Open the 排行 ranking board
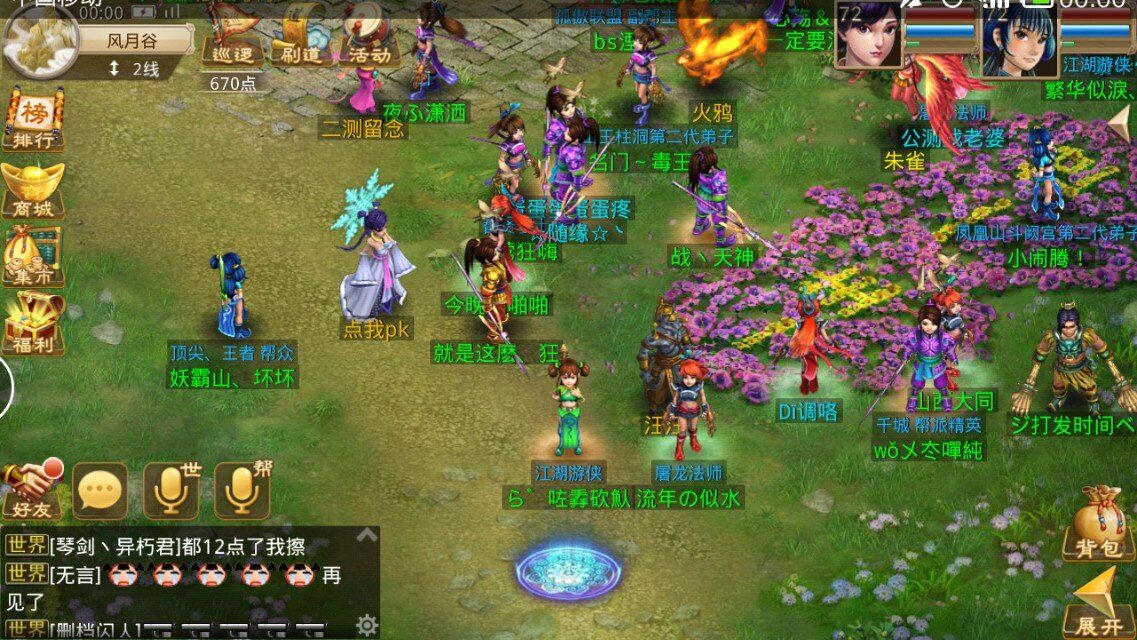This screenshot has width=1137, height=640. pos(33,120)
